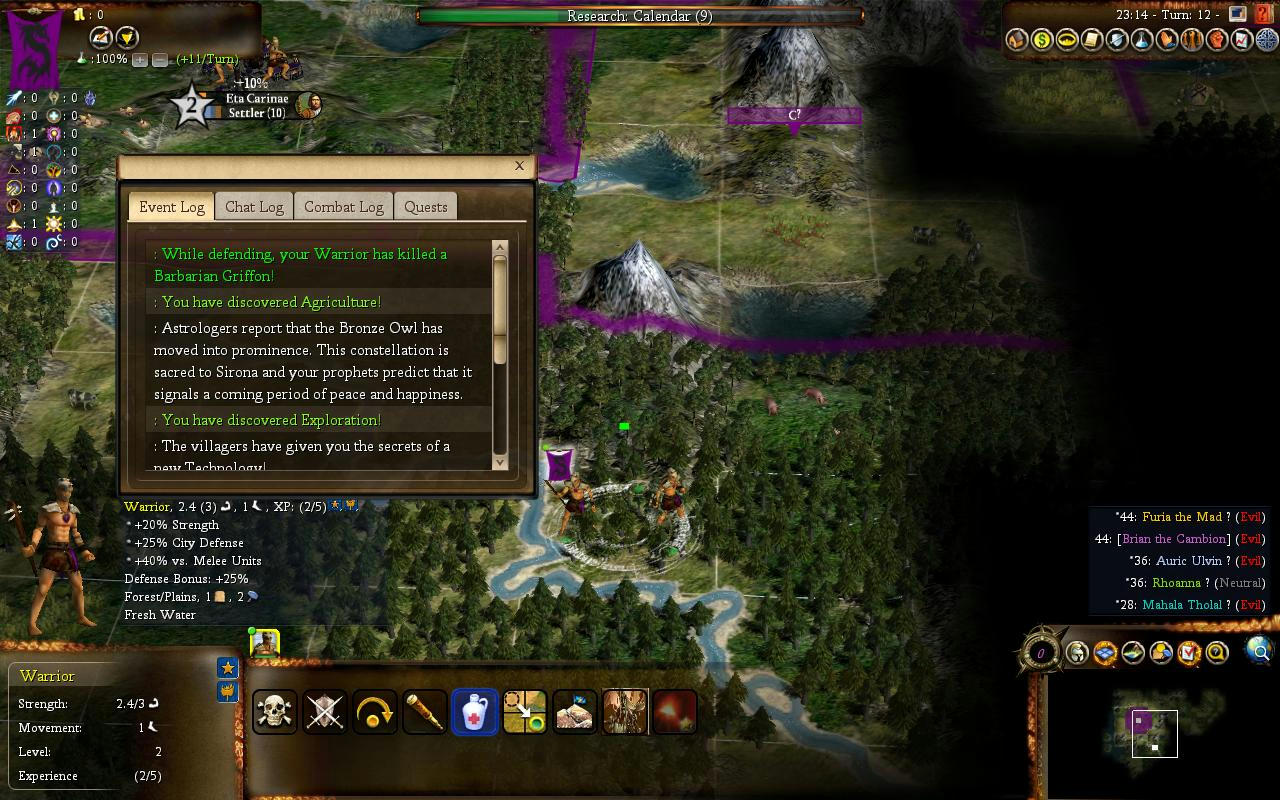Open the red question mark help book
The height and width of the screenshot is (800, 1280).
point(1264,14)
